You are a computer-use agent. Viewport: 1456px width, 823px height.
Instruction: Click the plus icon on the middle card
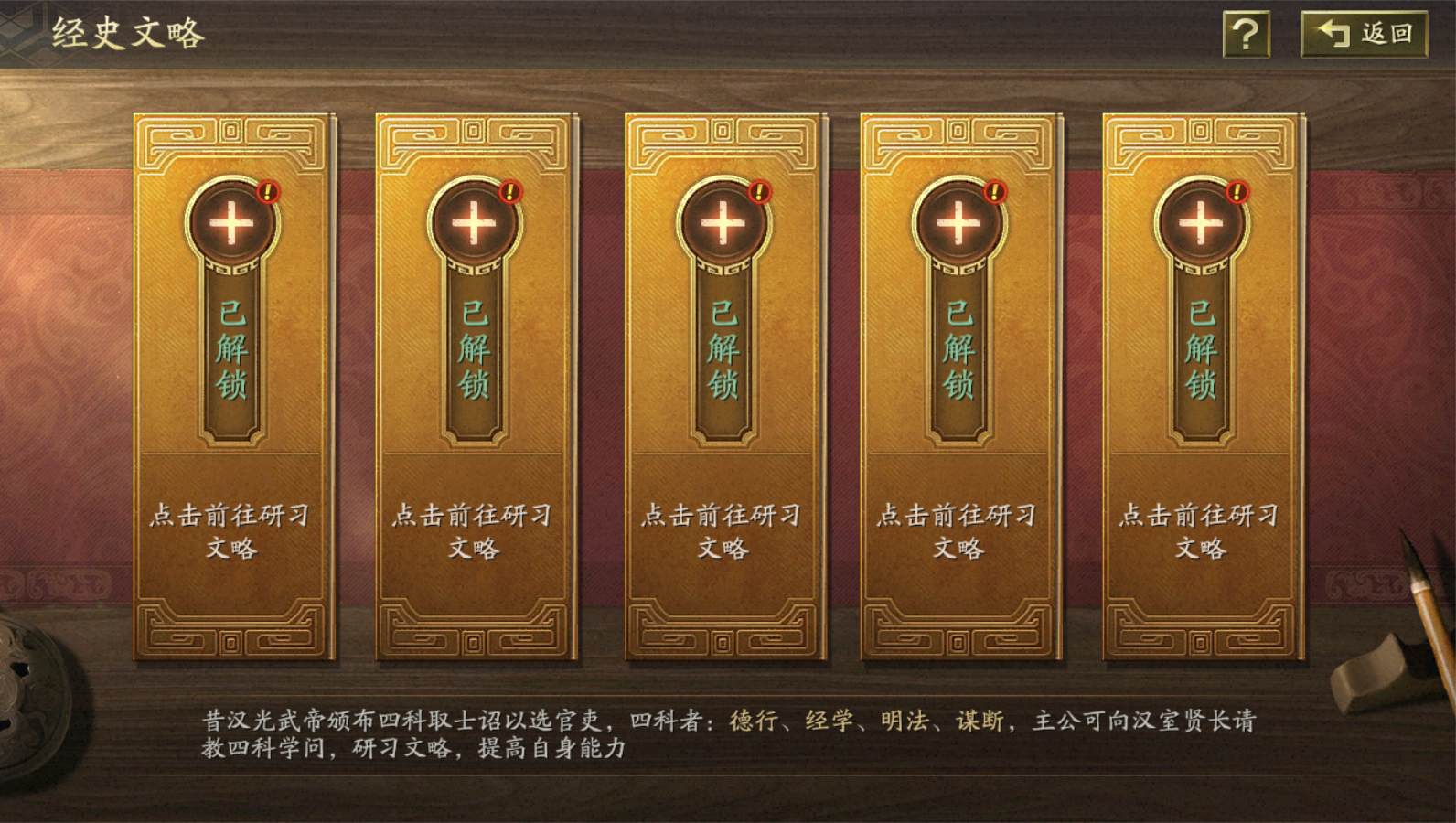pyautogui.click(x=723, y=222)
